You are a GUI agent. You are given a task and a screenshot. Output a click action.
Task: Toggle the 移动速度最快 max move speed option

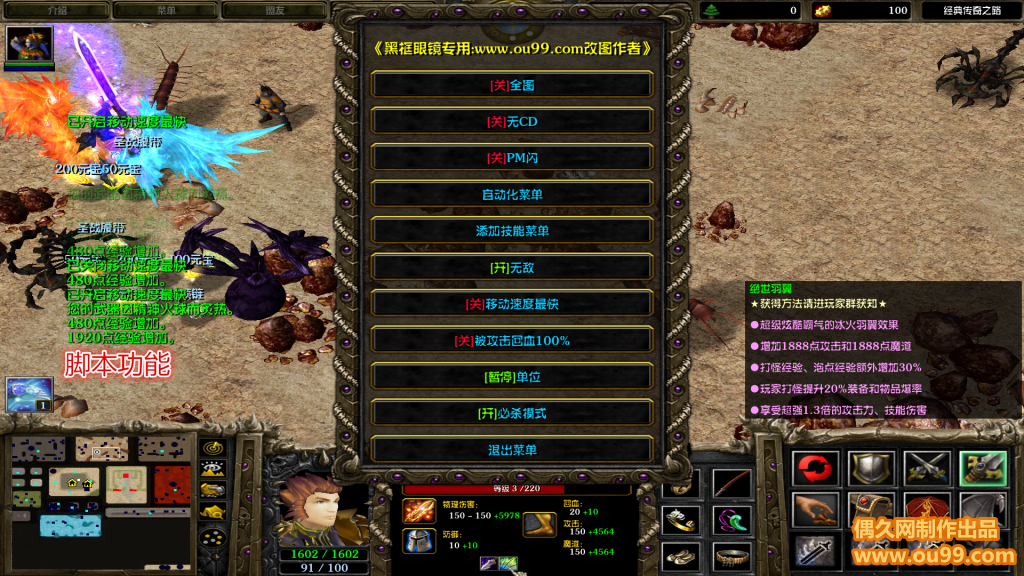point(512,304)
